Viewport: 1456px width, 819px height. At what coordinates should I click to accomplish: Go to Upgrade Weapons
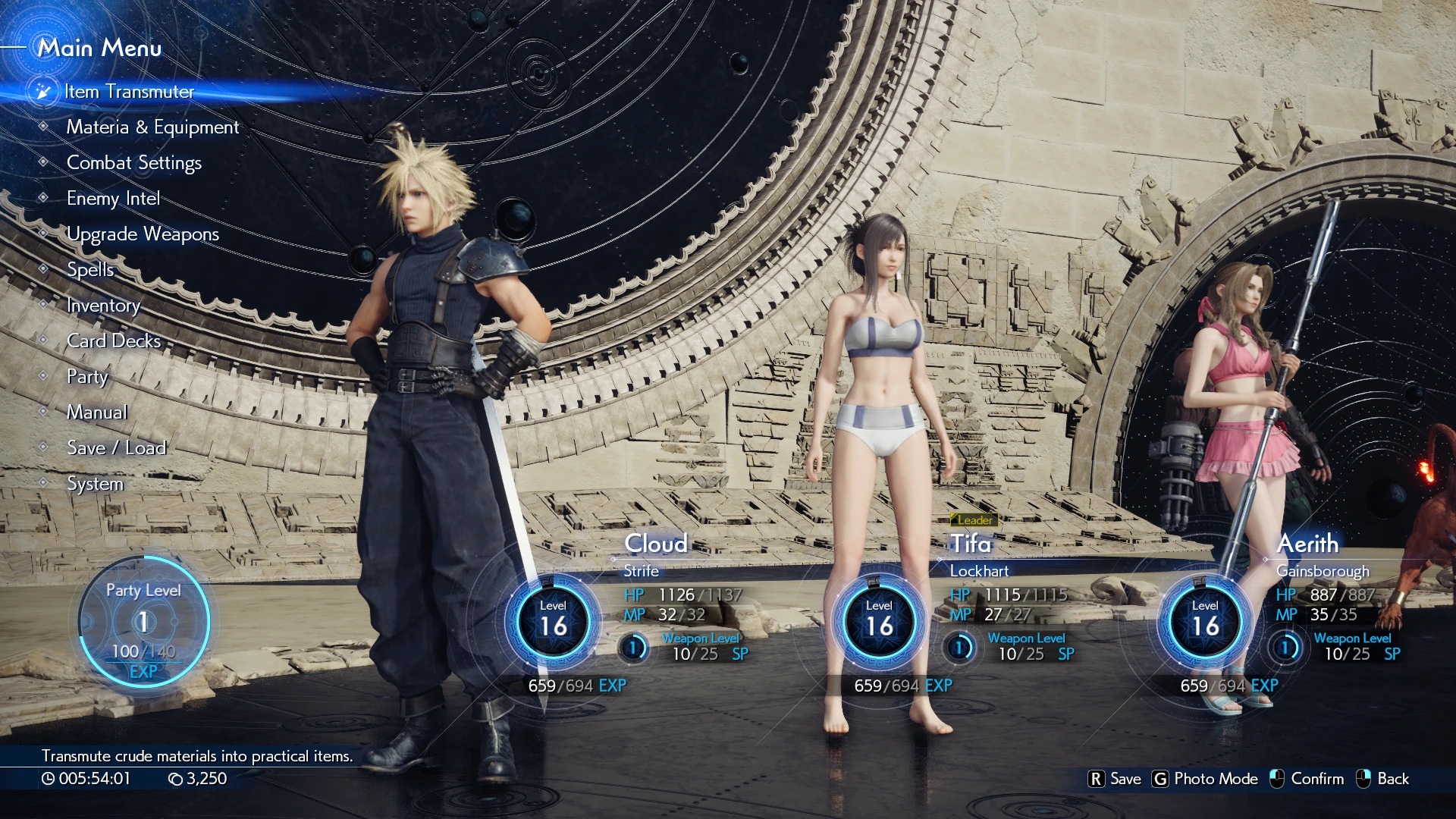pyautogui.click(x=143, y=234)
